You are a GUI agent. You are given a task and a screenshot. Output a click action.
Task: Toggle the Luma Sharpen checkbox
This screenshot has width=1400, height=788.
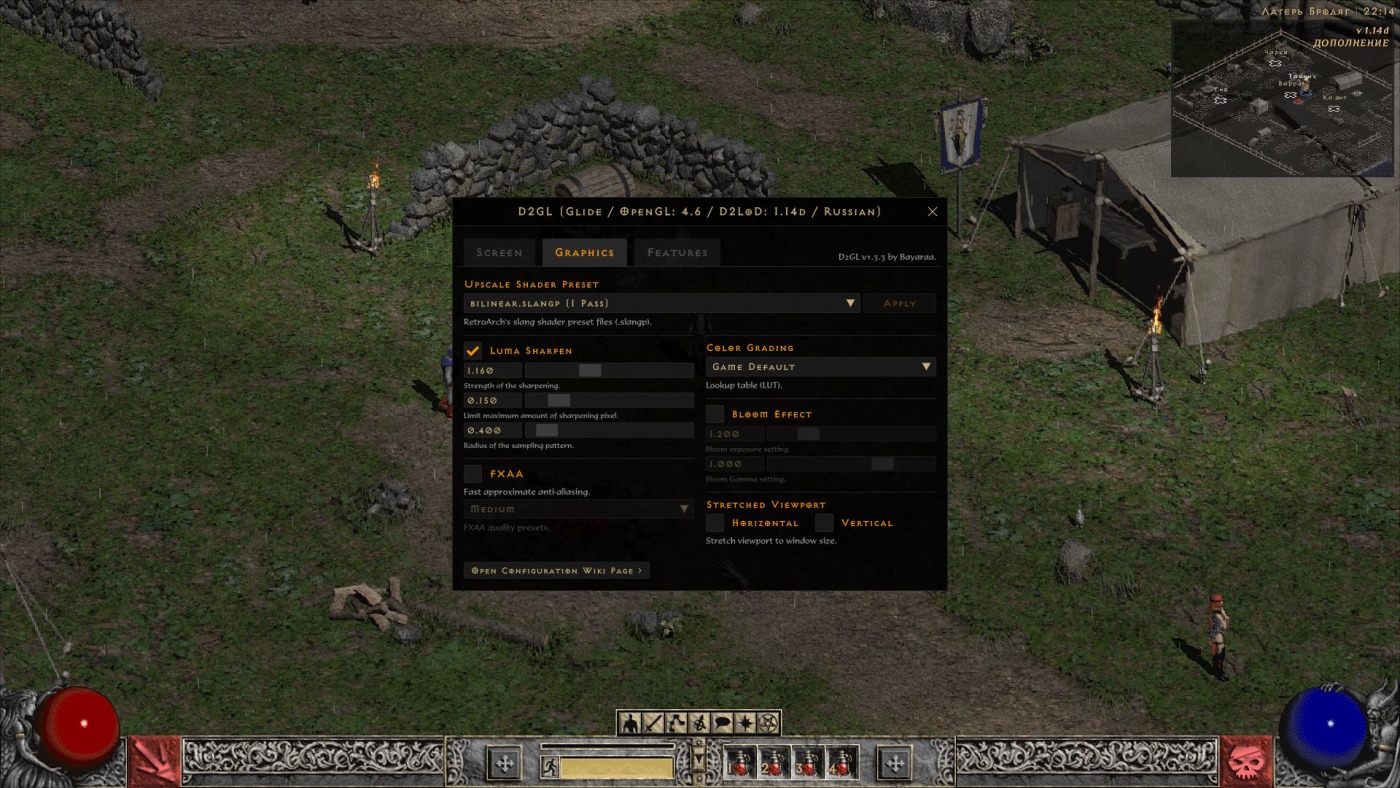click(x=473, y=351)
